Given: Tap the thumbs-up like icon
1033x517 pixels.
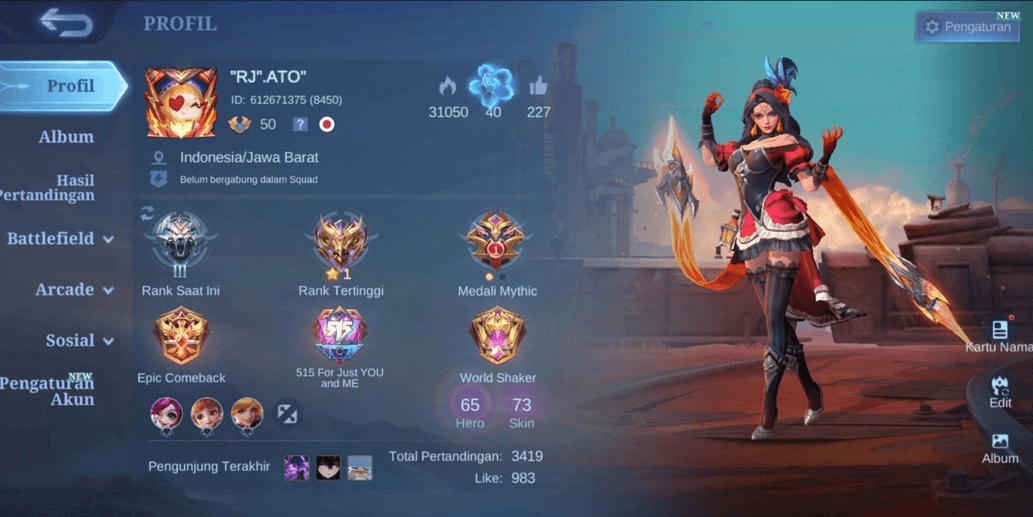Looking at the screenshot, I should tap(538, 87).
